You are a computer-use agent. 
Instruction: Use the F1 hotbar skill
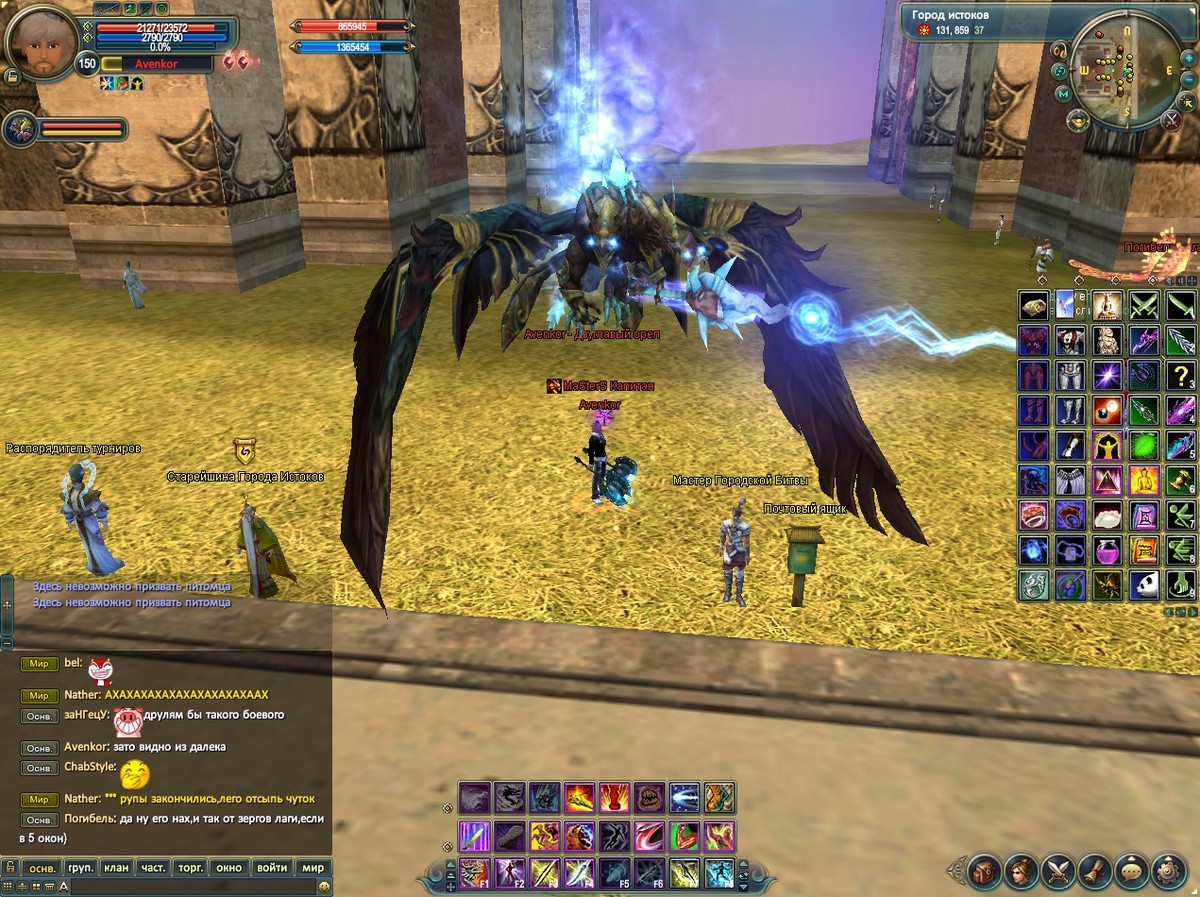click(x=475, y=873)
